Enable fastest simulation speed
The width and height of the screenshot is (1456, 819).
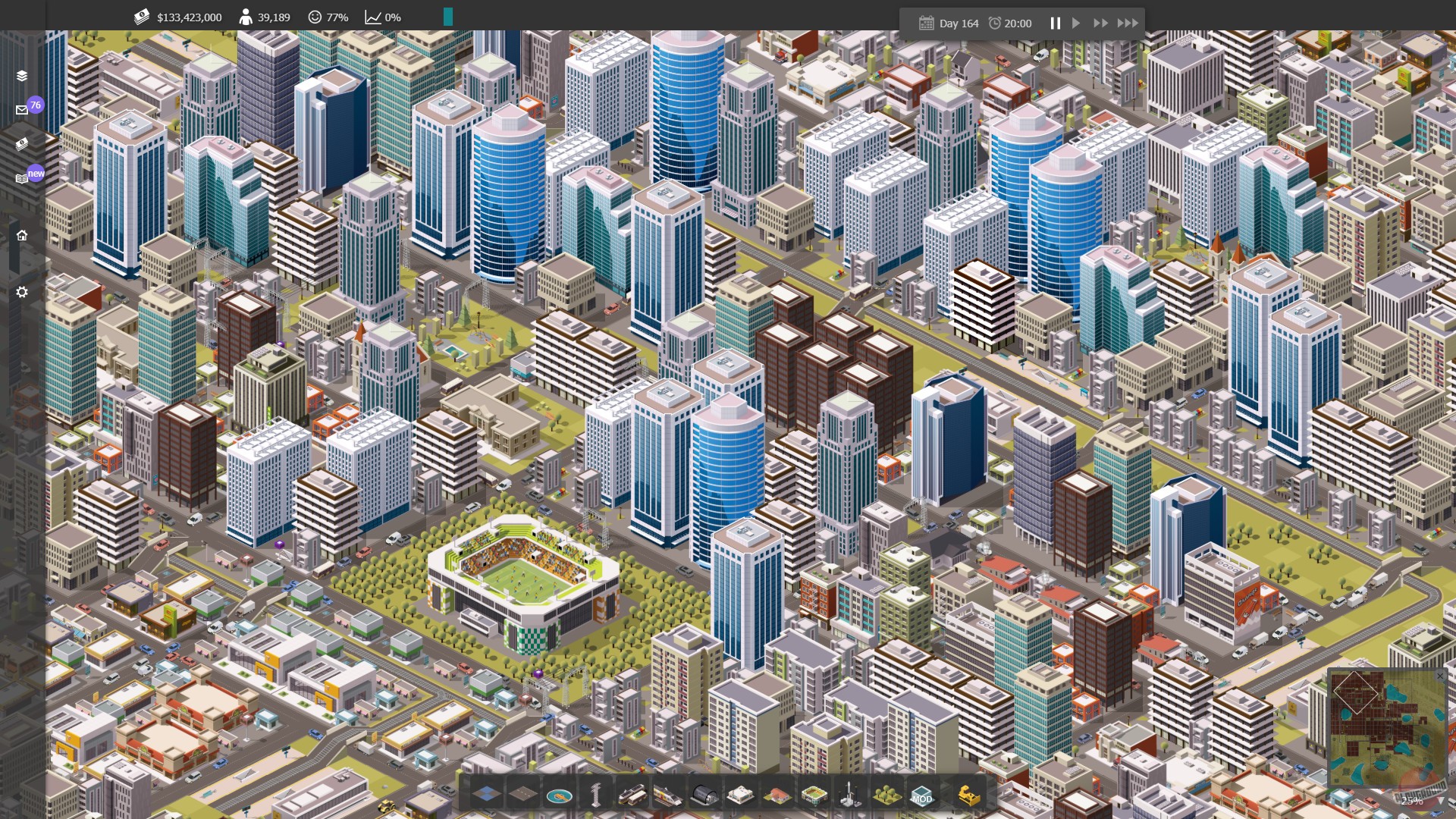click(1129, 23)
